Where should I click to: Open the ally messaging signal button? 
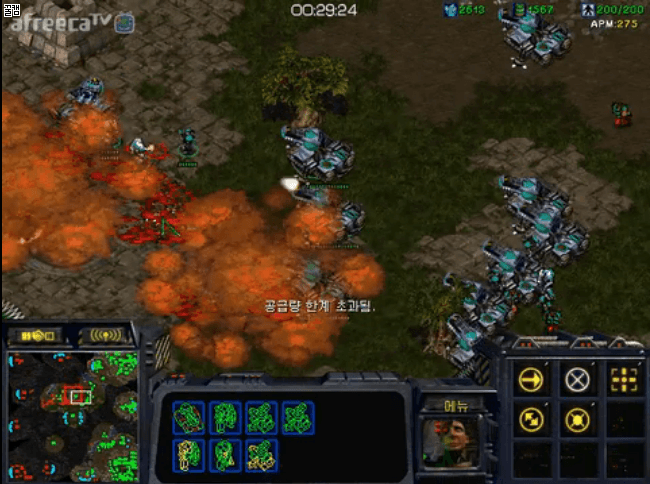107,335
